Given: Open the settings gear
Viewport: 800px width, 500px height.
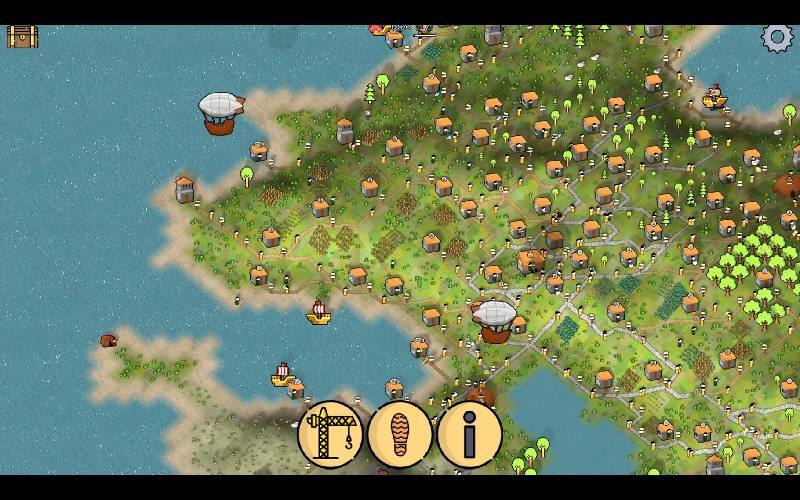Looking at the screenshot, I should [x=777, y=38].
